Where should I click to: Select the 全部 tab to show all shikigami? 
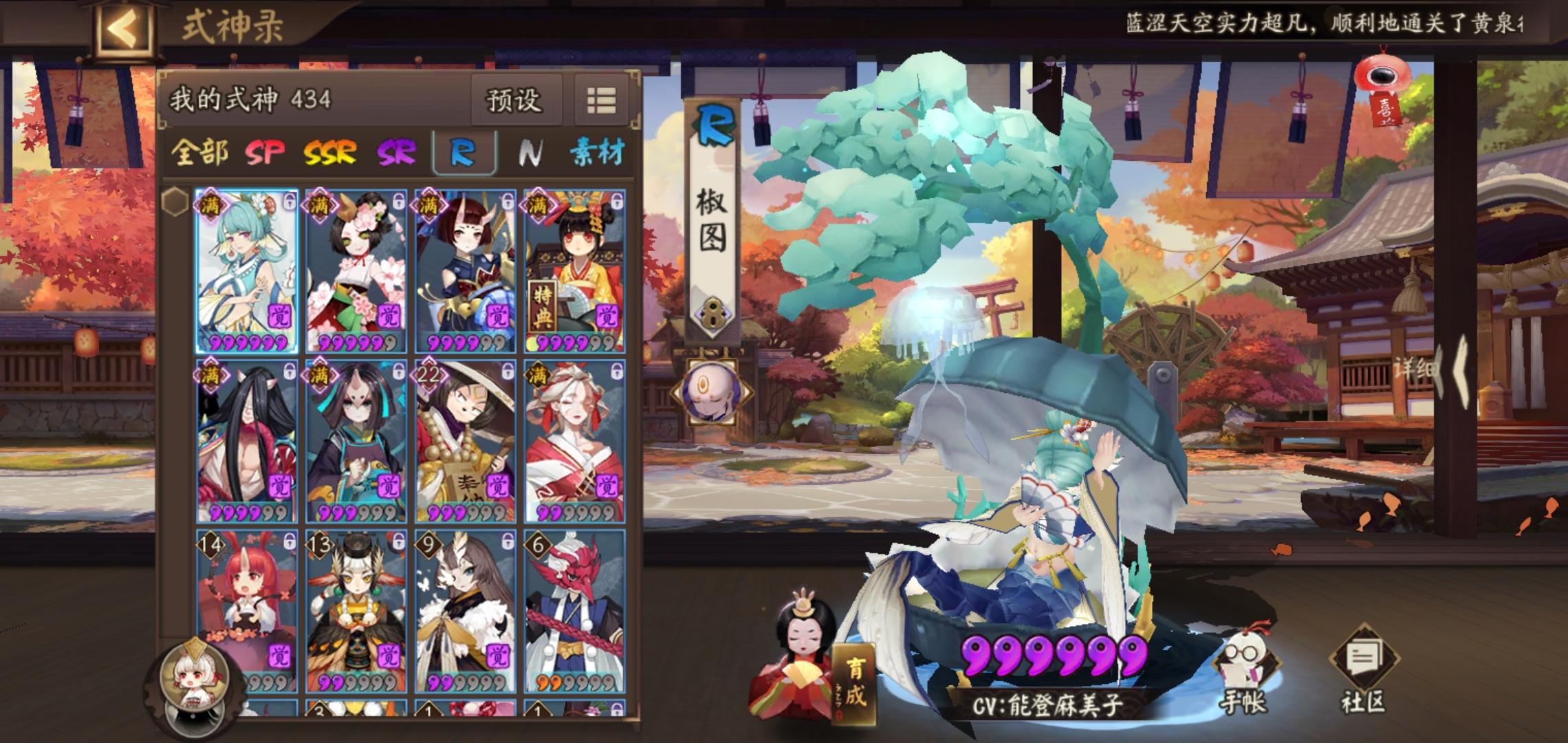click(200, 154)
